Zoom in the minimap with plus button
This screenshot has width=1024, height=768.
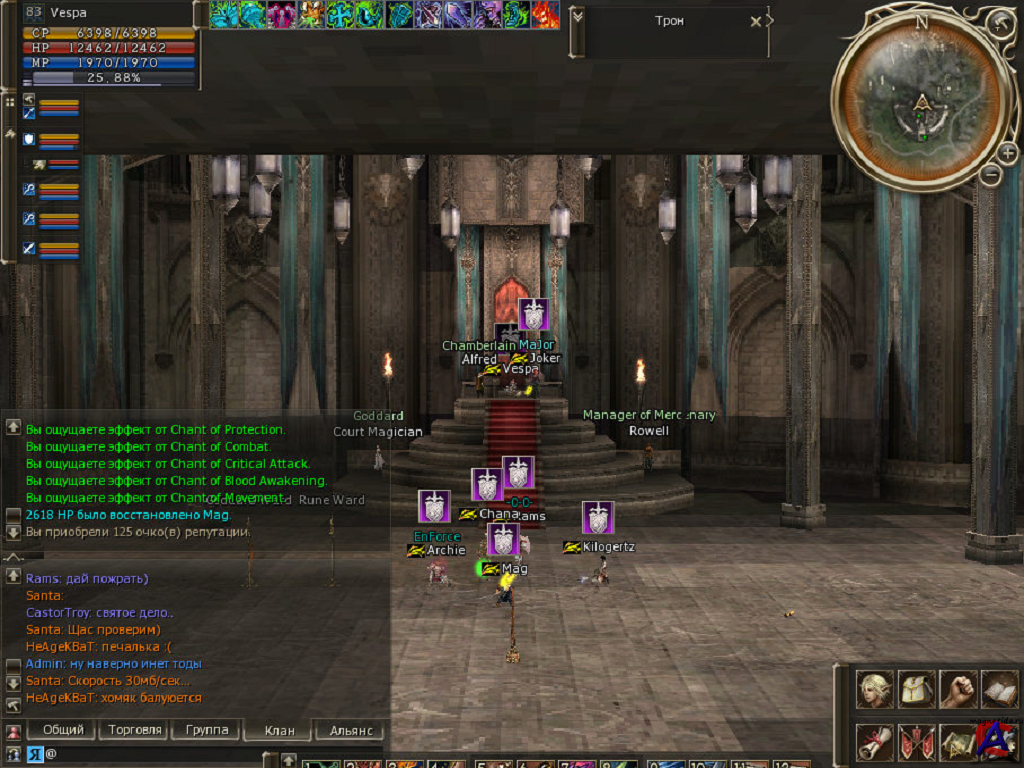[1006, 153]
